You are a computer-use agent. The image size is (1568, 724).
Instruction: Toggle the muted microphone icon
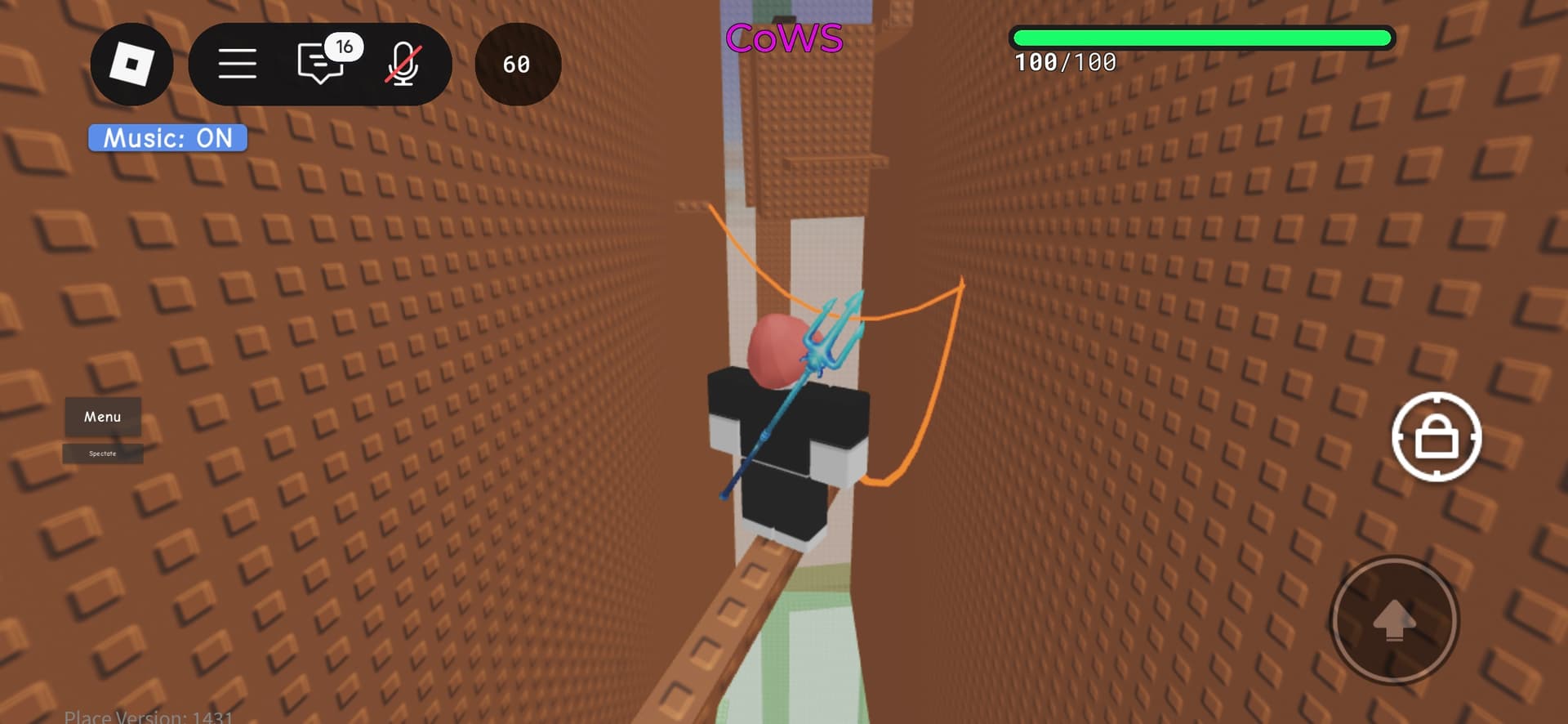[x=403, y=64]
